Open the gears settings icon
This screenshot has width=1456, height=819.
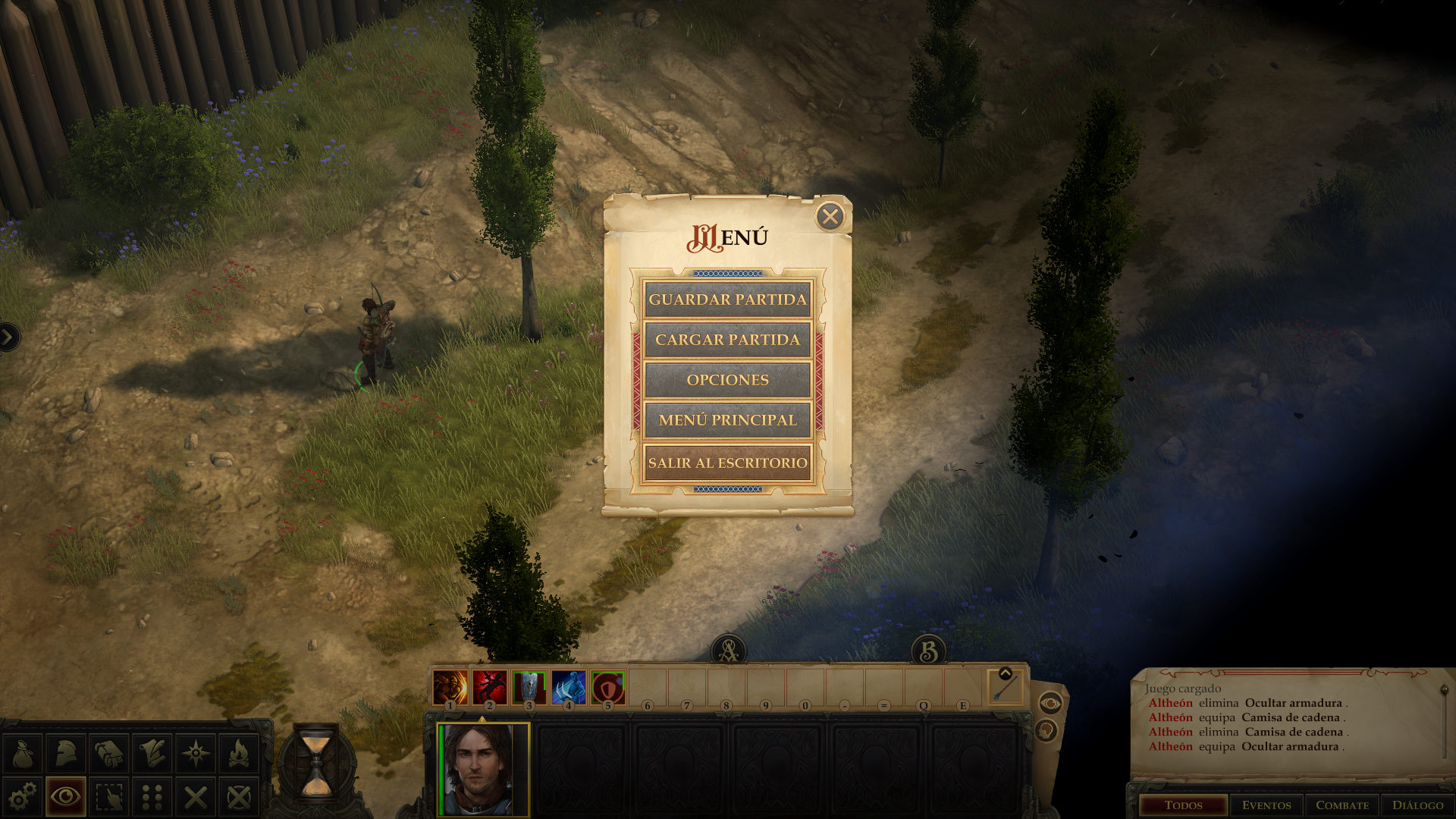click(23, 797)
